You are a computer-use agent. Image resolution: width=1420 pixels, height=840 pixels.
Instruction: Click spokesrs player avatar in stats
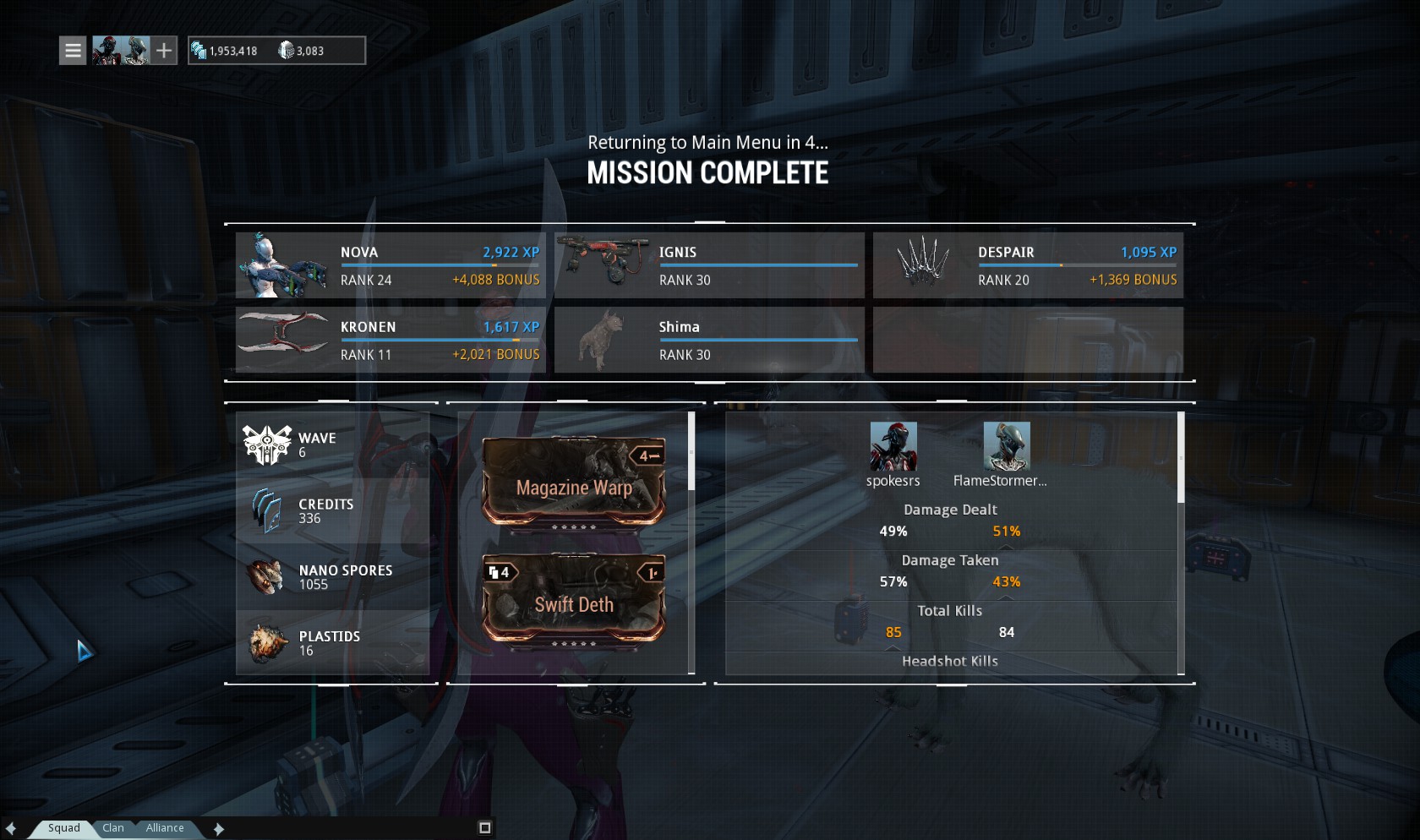[893, 446]
